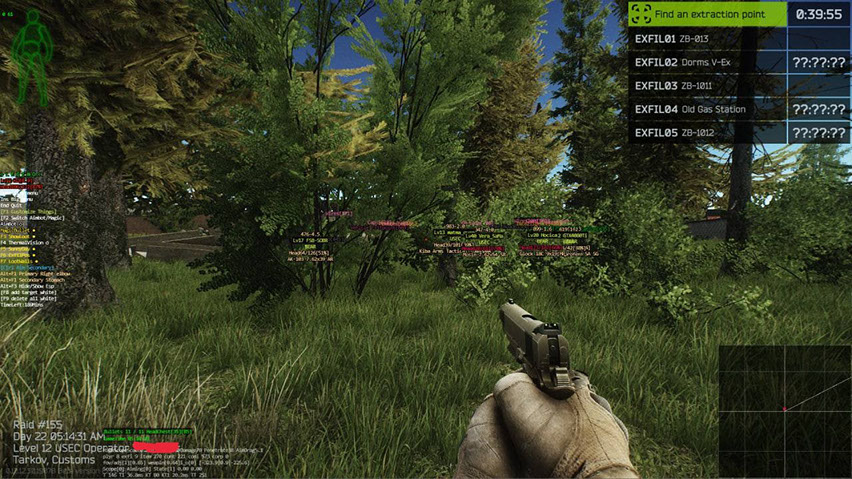
Task: Pick the EXFIL04 Old Gas Station row
Action: click(x=707, y=109)
